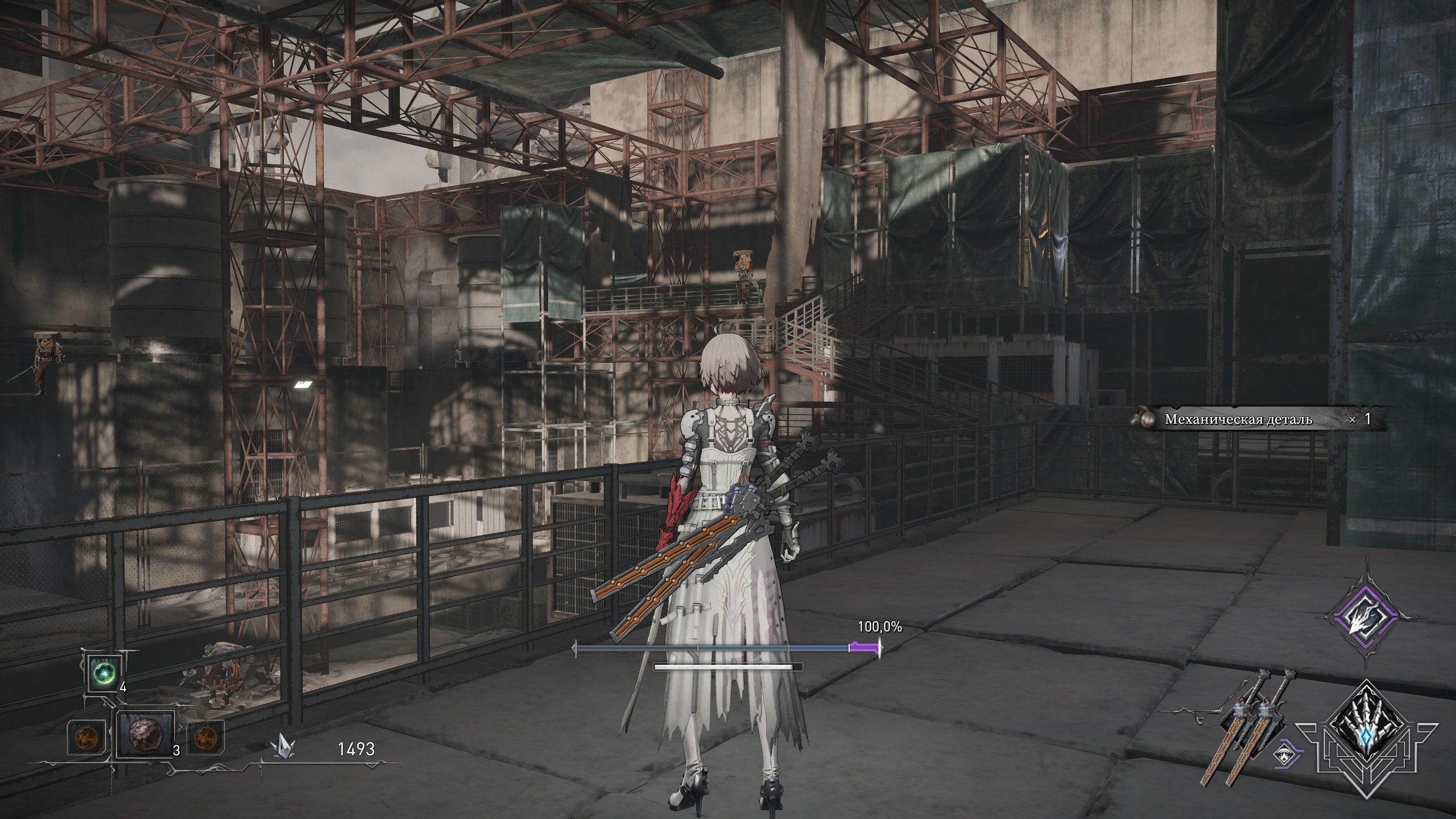The height and width of the screenshot is (819, 1456).
Task: Select the green orb item slot
Action: tap(105, 672)
